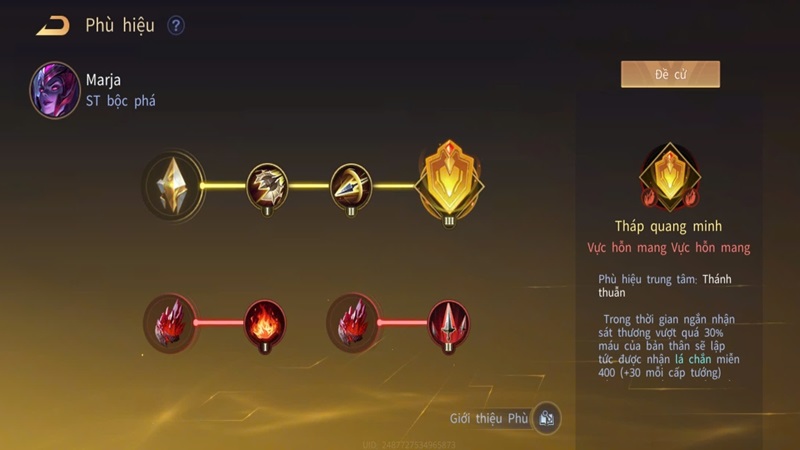Pick the red flame tier I rune

point(266,322)
